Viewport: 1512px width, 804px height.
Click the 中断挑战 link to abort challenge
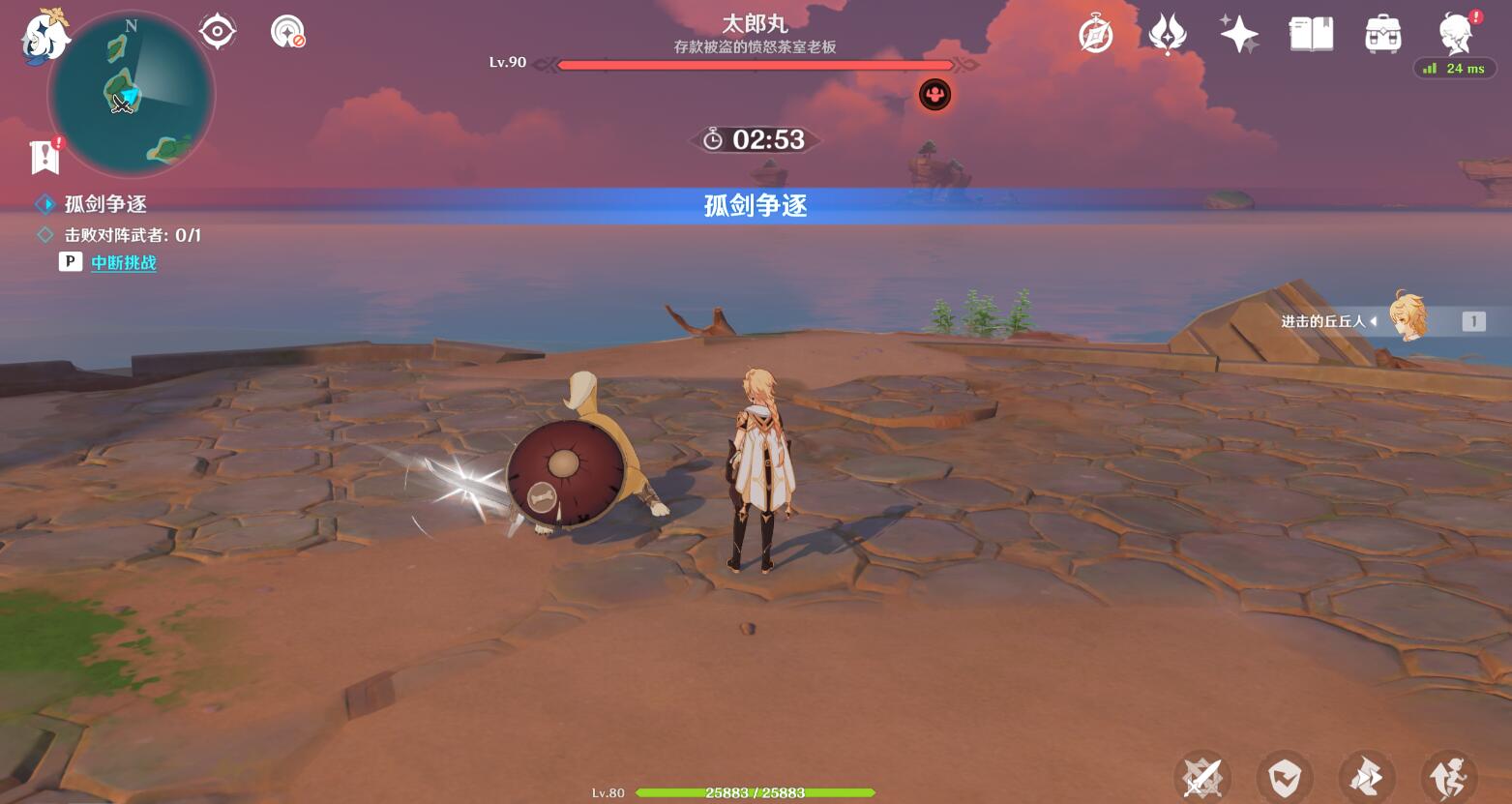(x=124, y=262)
